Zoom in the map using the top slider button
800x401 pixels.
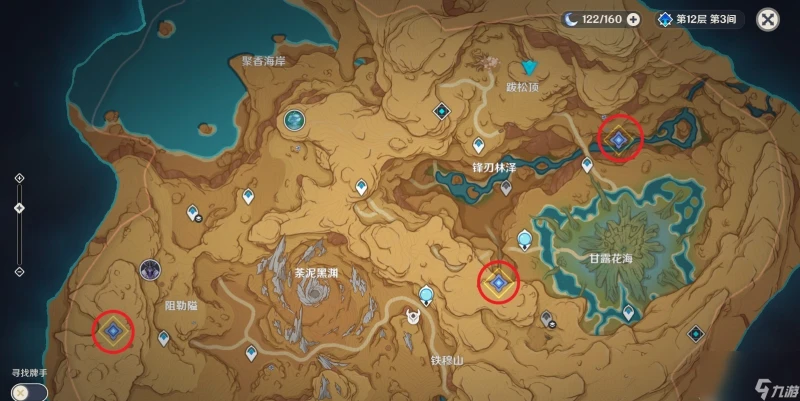[x=20, y=178]
